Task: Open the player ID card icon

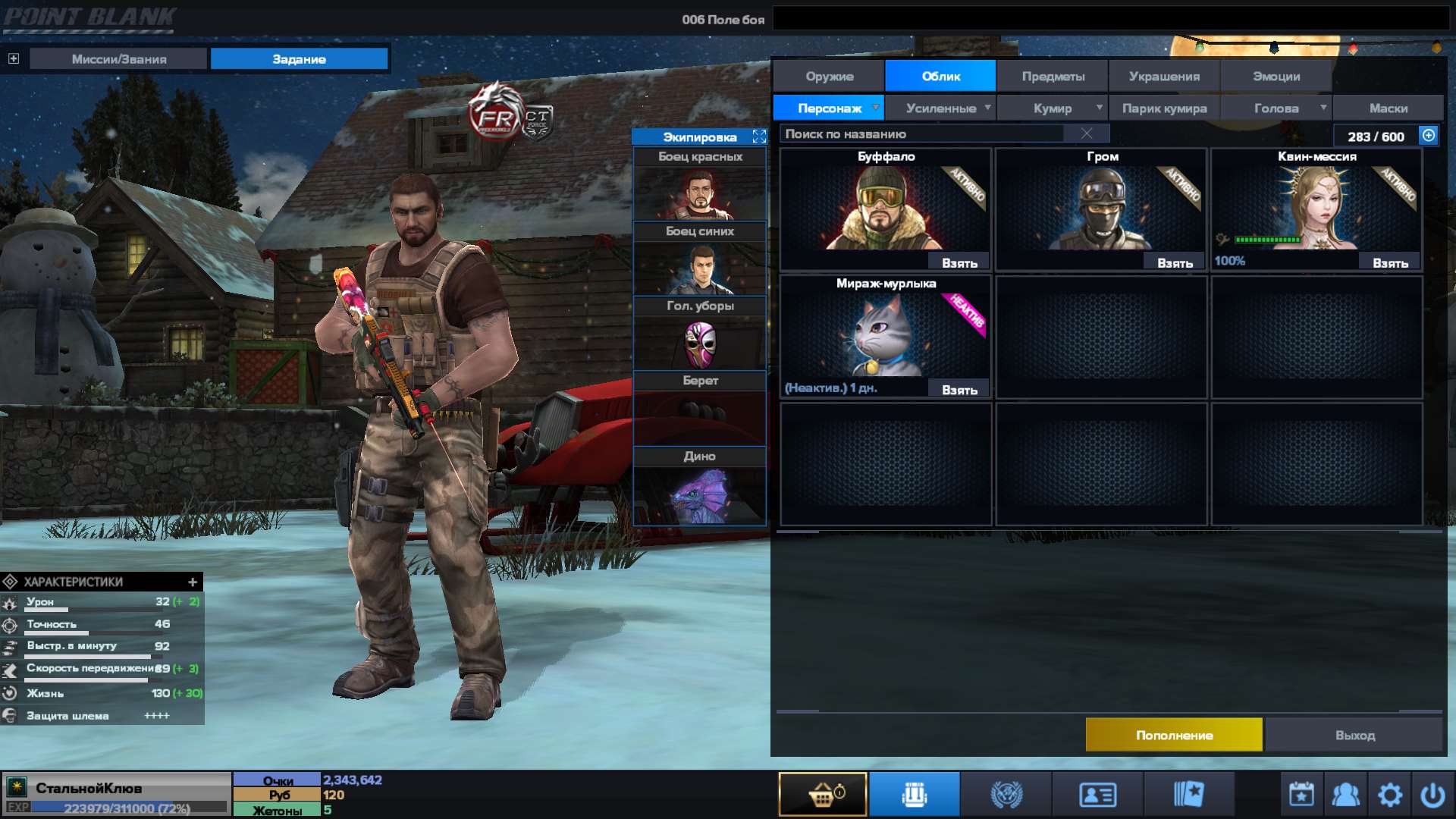Action: [x=1095, y=793]
